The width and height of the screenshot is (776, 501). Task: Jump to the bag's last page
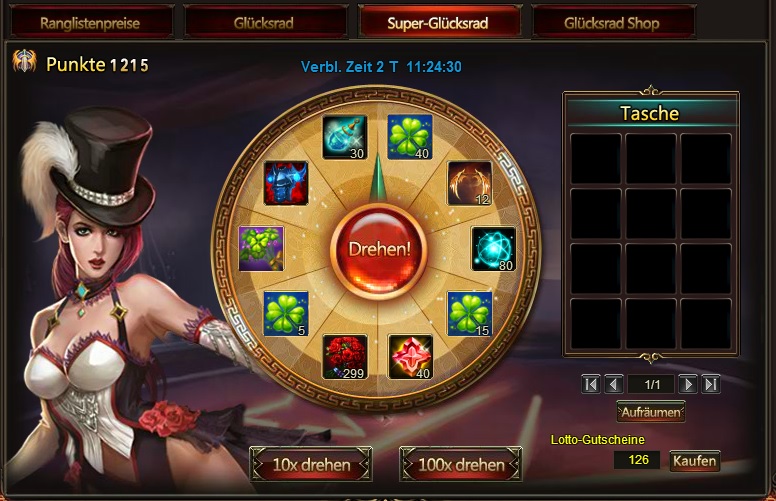tap(711, 384)
